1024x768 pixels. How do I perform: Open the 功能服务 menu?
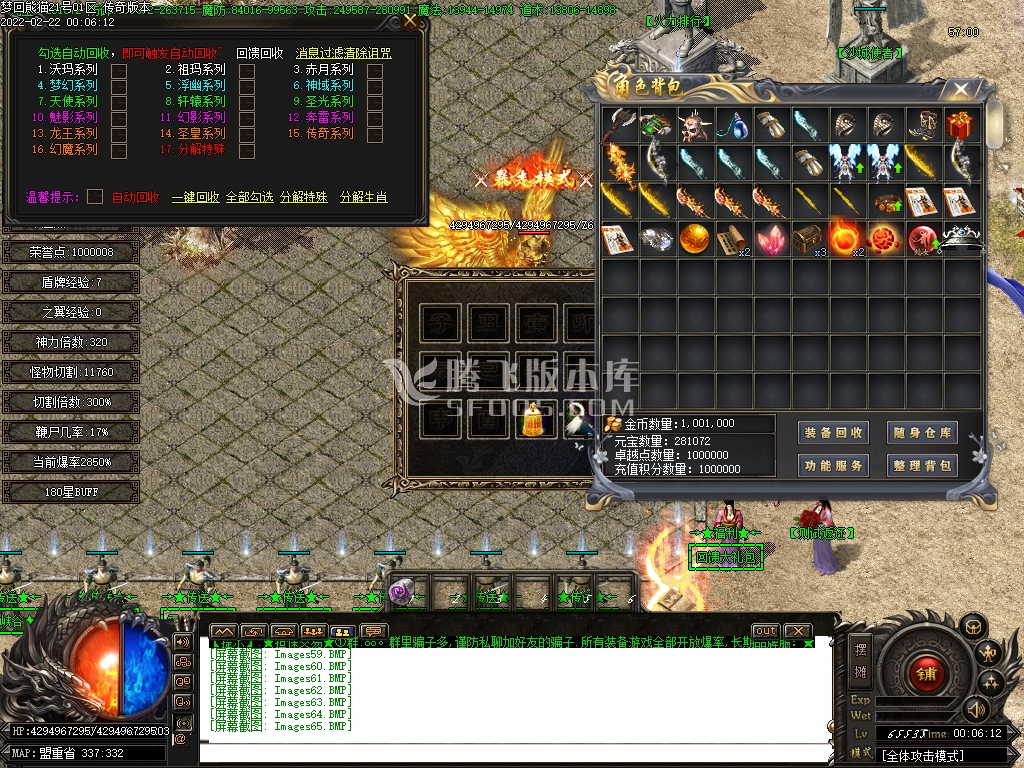(834, 466)
